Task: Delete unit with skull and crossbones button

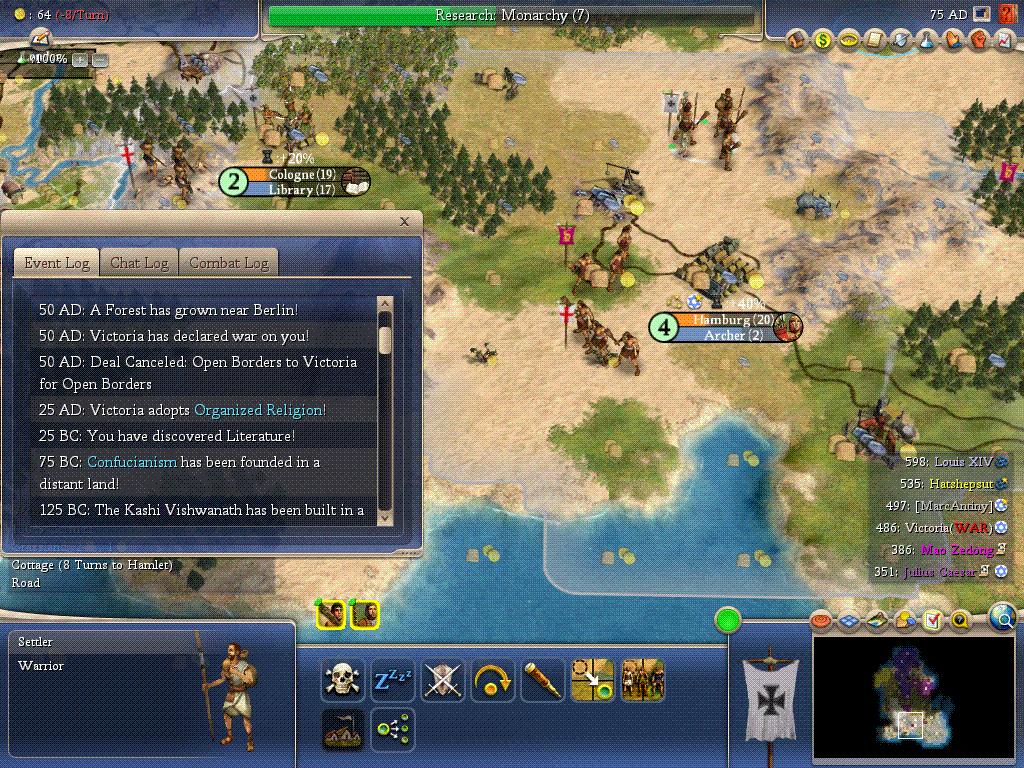Action: click(x=343, y=681)
